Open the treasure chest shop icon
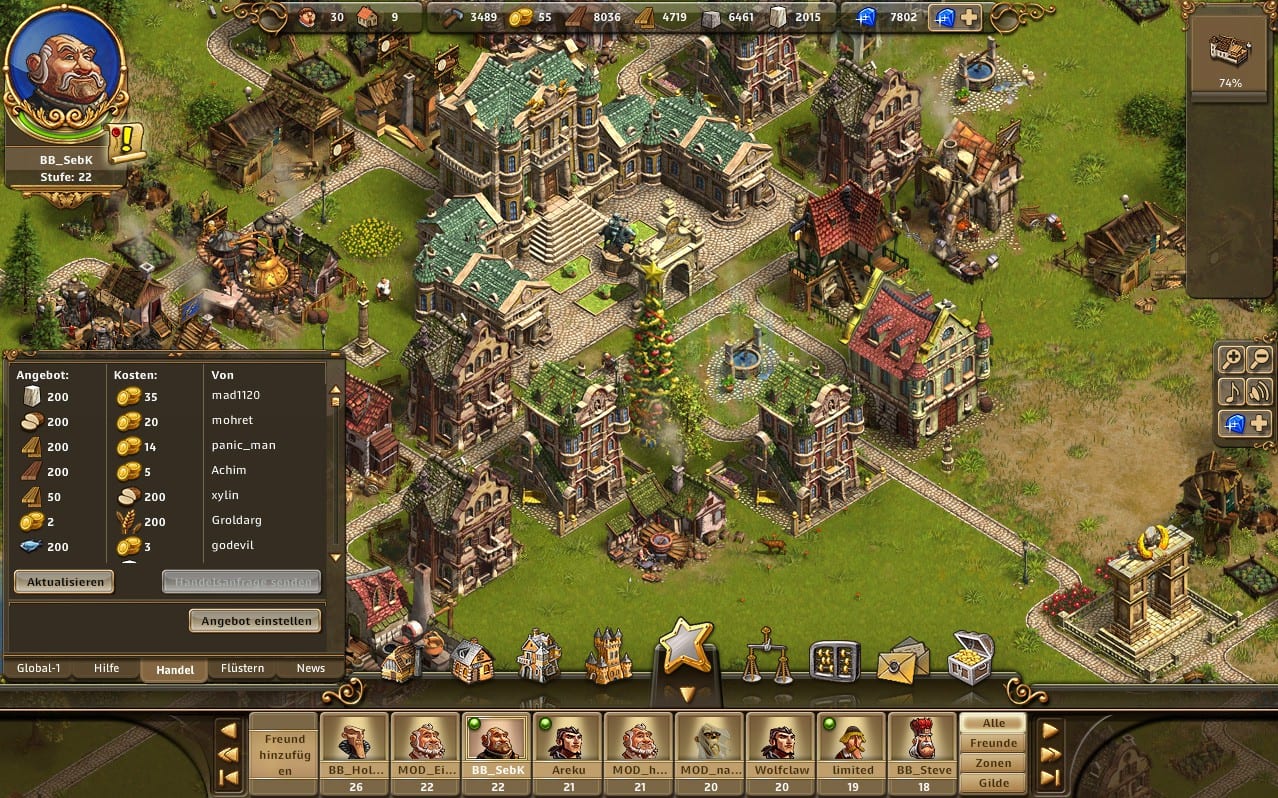Viewport: 1278px width, 798px height. click(969, 656)
